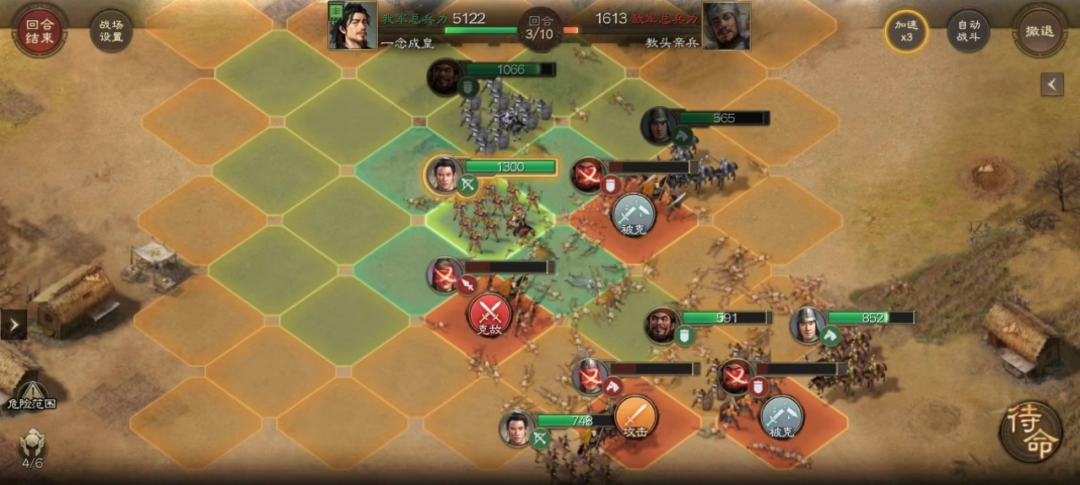This screenshot has width=1080, height=485.
Task: Select the orange 攻击 attack icon
Action: pos(635,416)
